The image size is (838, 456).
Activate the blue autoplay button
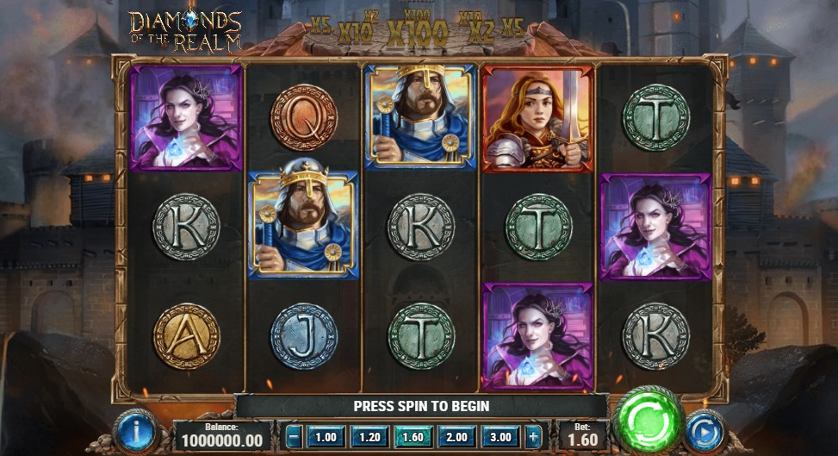pyautogui.click(x=706, y=430)
